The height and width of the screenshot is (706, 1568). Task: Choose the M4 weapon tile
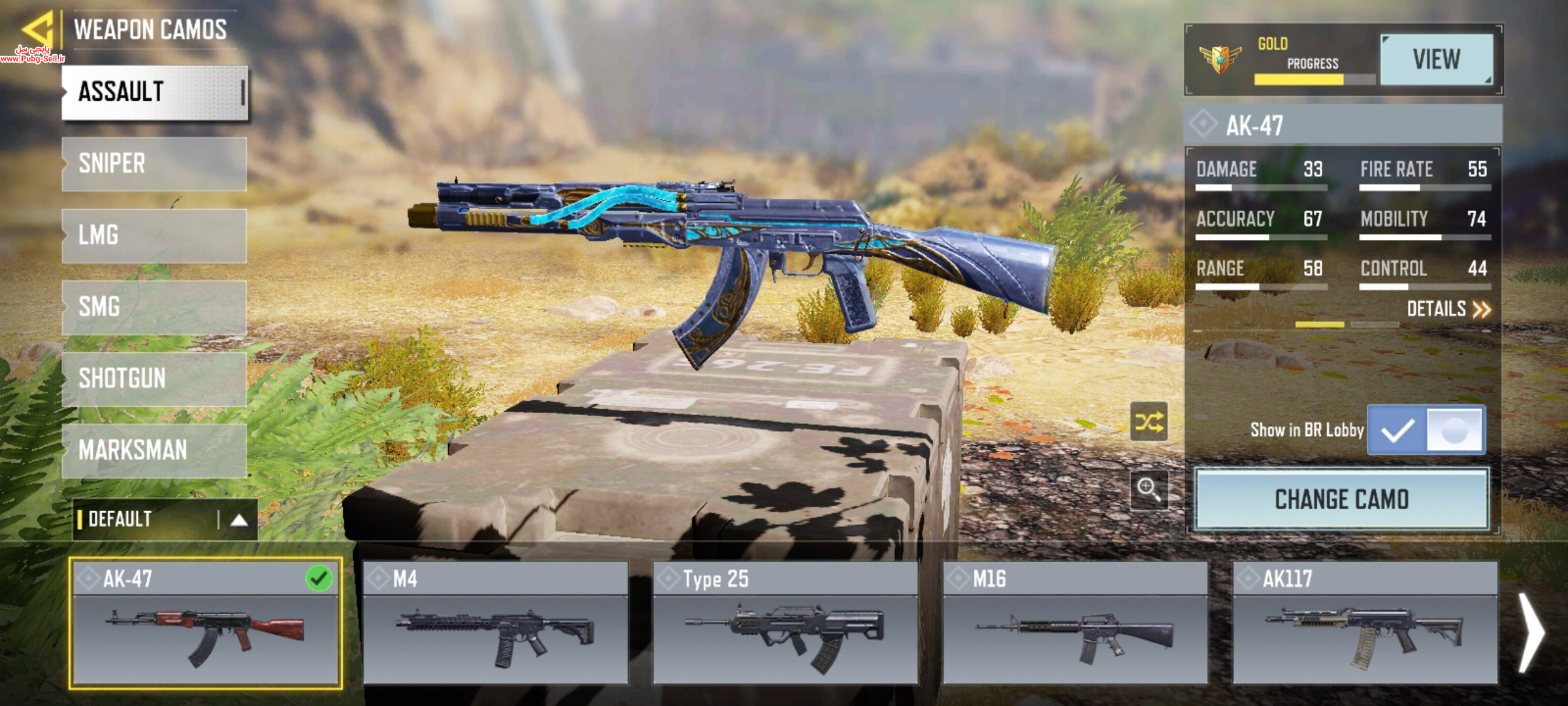pyautogui.click(x=495, y=623)
